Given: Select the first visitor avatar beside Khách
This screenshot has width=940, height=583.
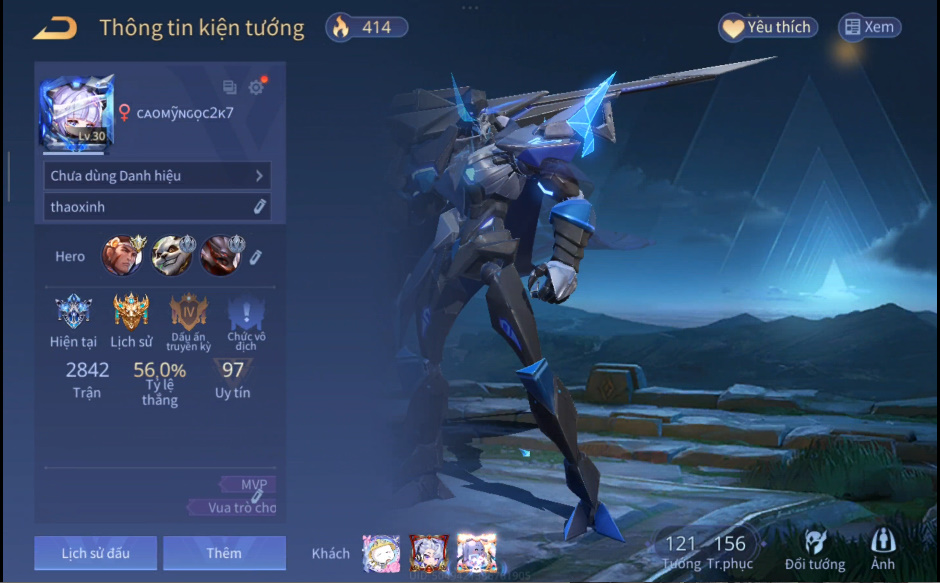Looking at the screenshot, I should 381,553.
